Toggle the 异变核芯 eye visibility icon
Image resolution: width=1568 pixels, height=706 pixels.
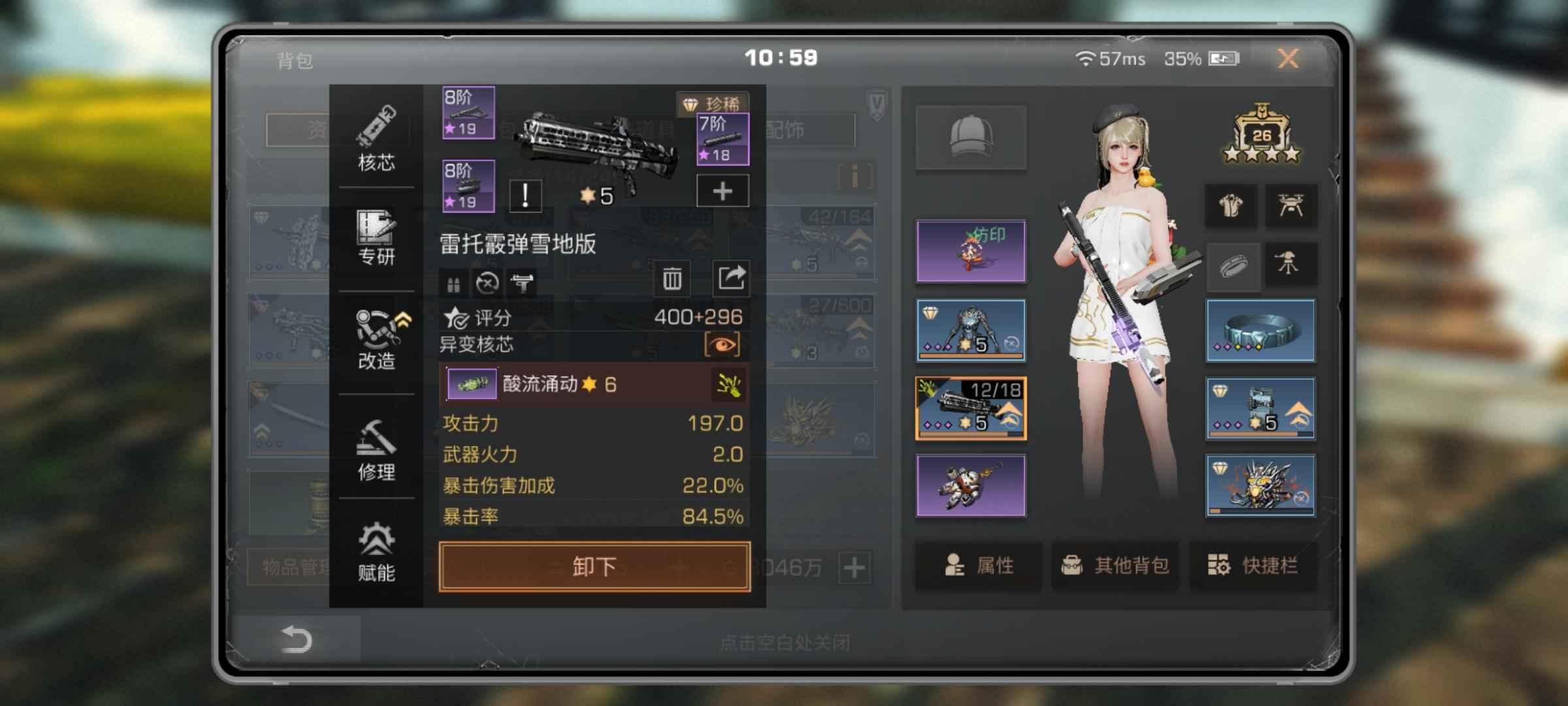[x=722, y=345]
